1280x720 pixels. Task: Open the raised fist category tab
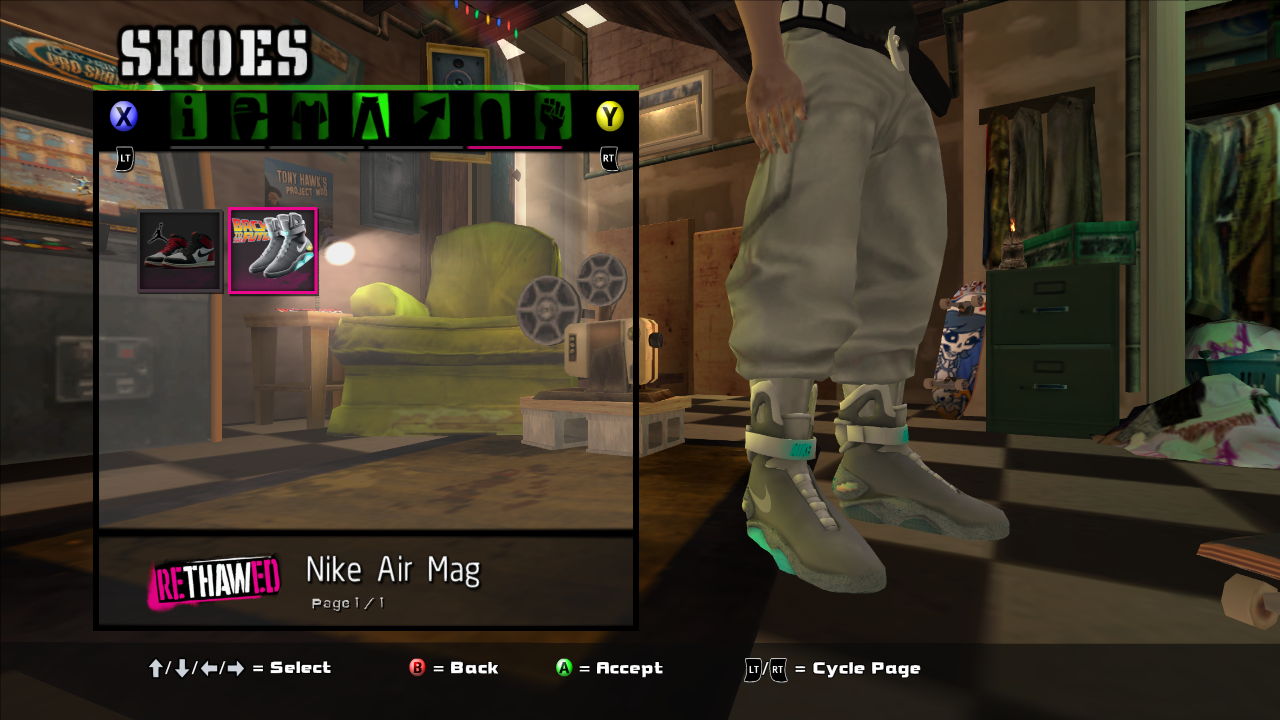point(552,117)
